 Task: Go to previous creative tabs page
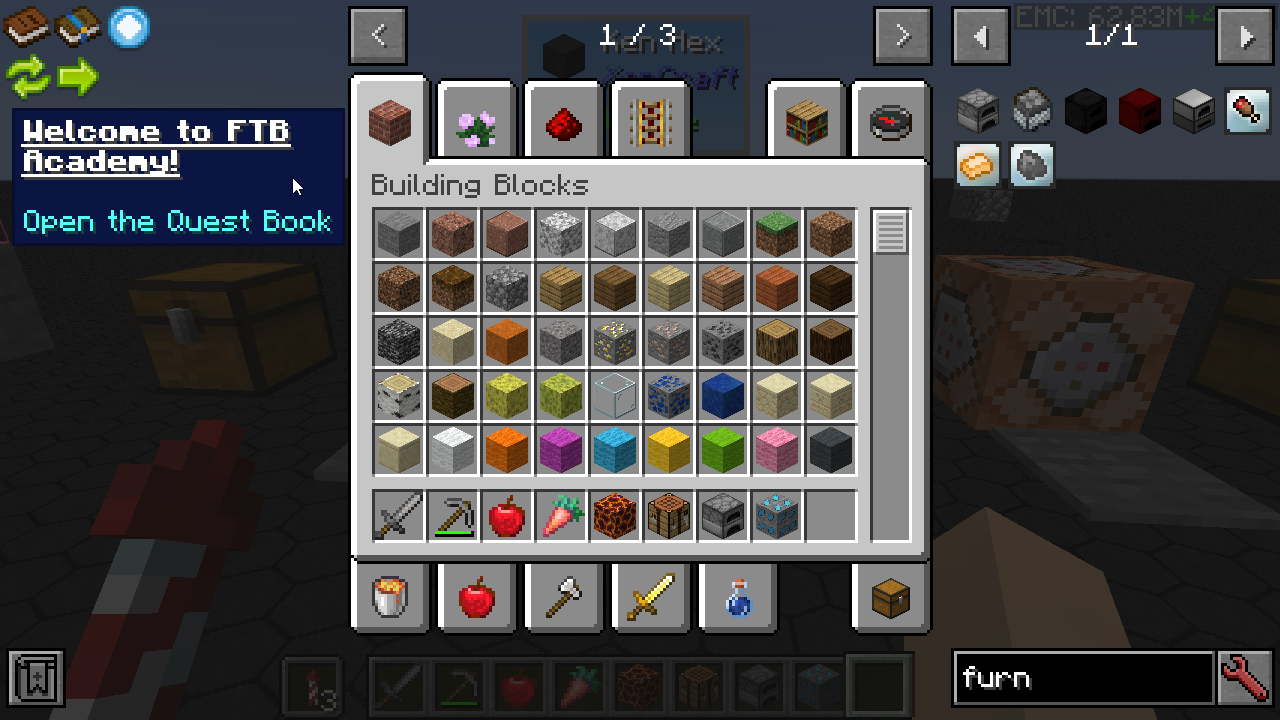pos(378,37)
